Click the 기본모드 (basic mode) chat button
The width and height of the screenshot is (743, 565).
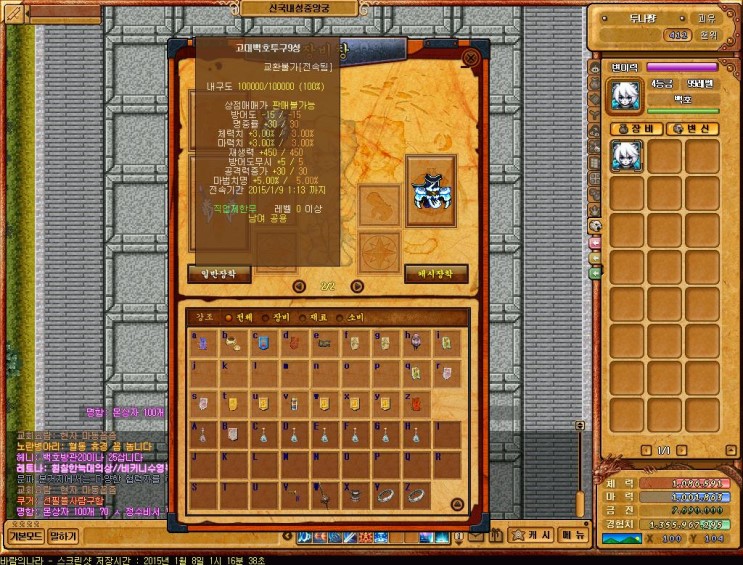pos(23,537)
